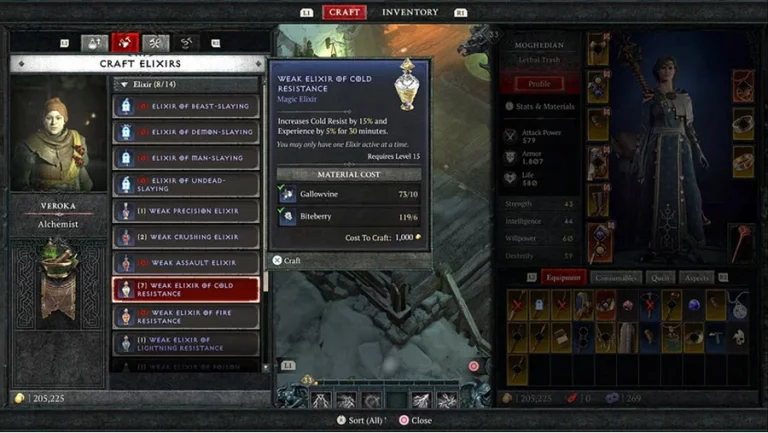Switch to the Consumables tab
This screenshot has width=768, height=433.
615,277
